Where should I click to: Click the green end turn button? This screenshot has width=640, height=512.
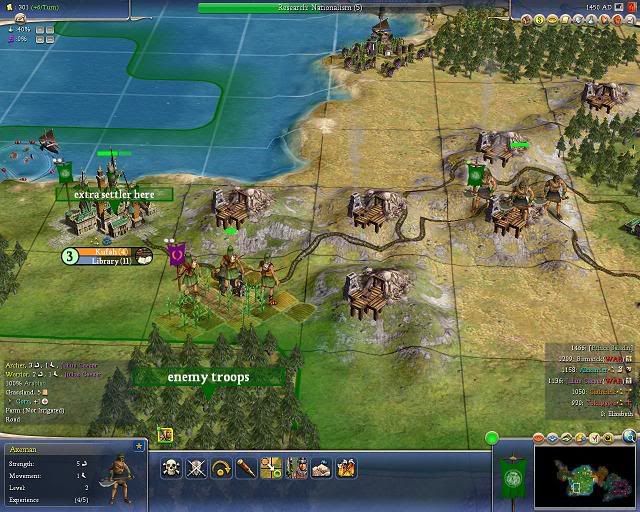point(492,437)
